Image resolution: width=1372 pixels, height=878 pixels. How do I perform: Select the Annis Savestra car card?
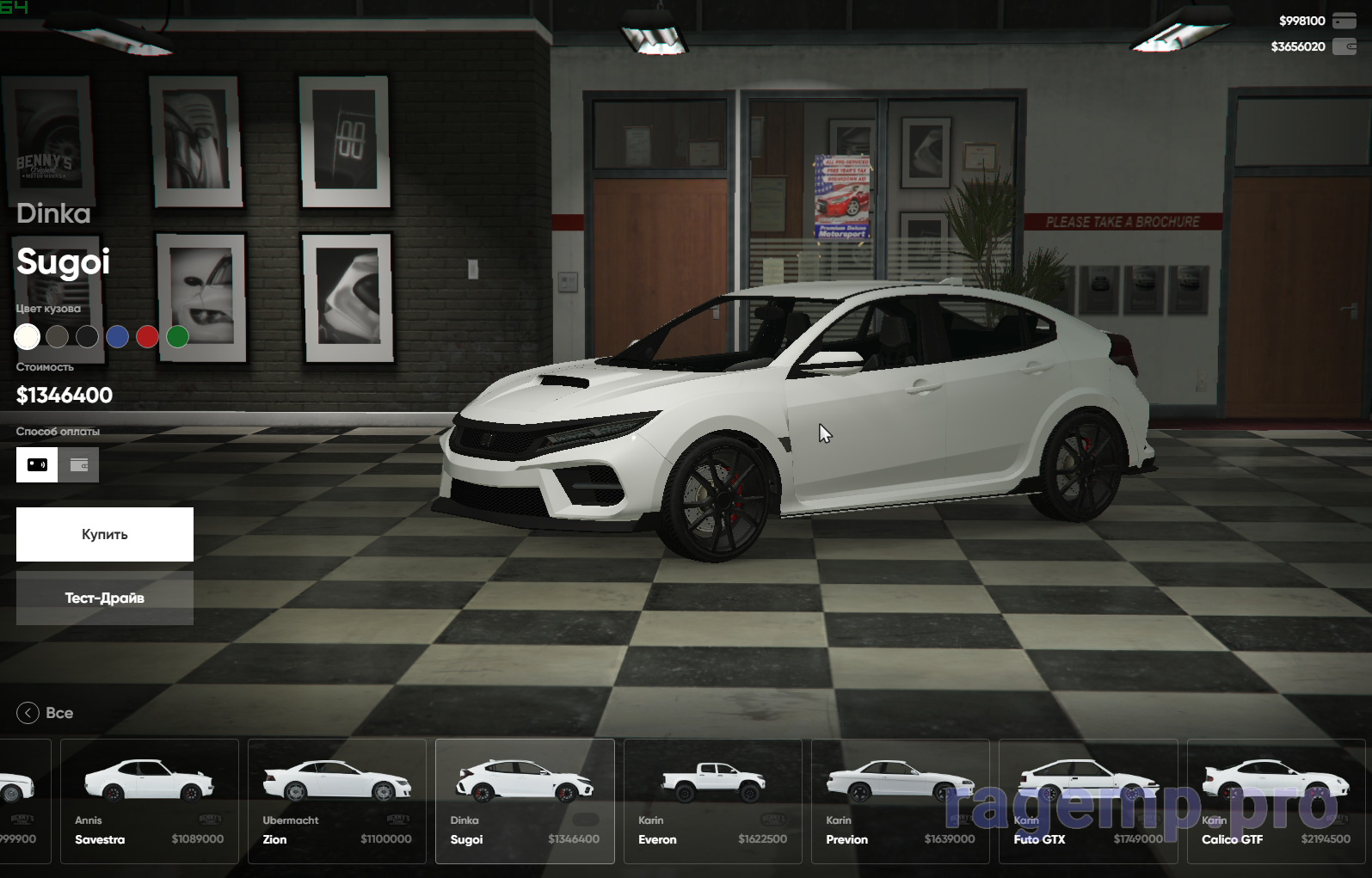coord(150,801)
